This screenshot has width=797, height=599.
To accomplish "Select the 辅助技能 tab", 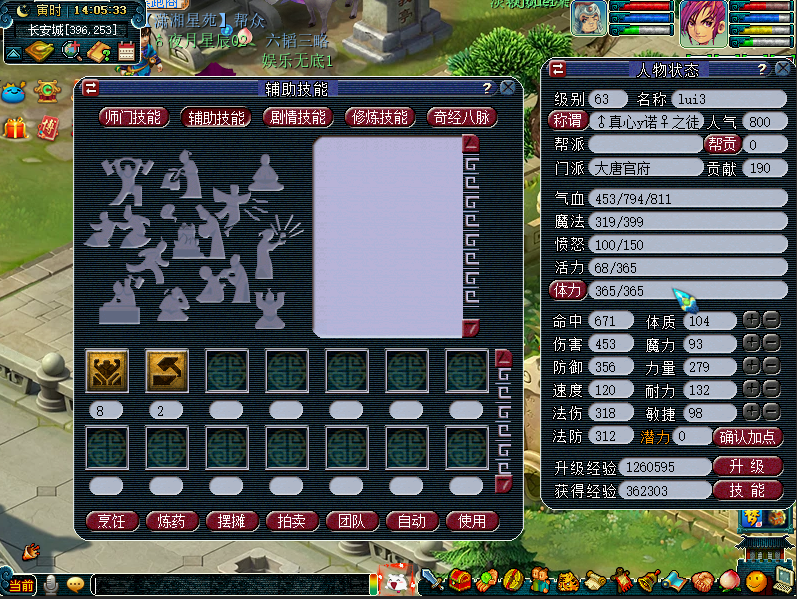I will tap(215, 117).
